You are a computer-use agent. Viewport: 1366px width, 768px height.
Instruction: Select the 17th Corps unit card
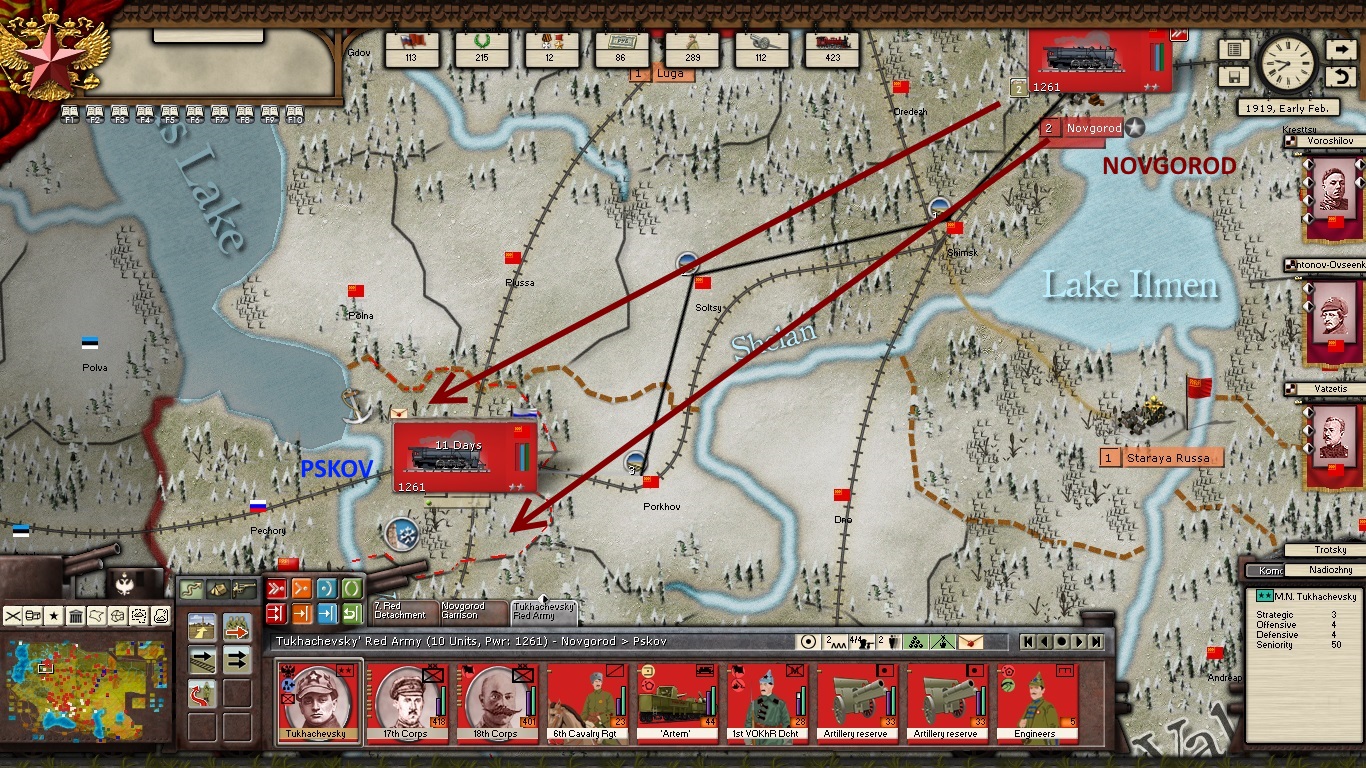point(407,701)
